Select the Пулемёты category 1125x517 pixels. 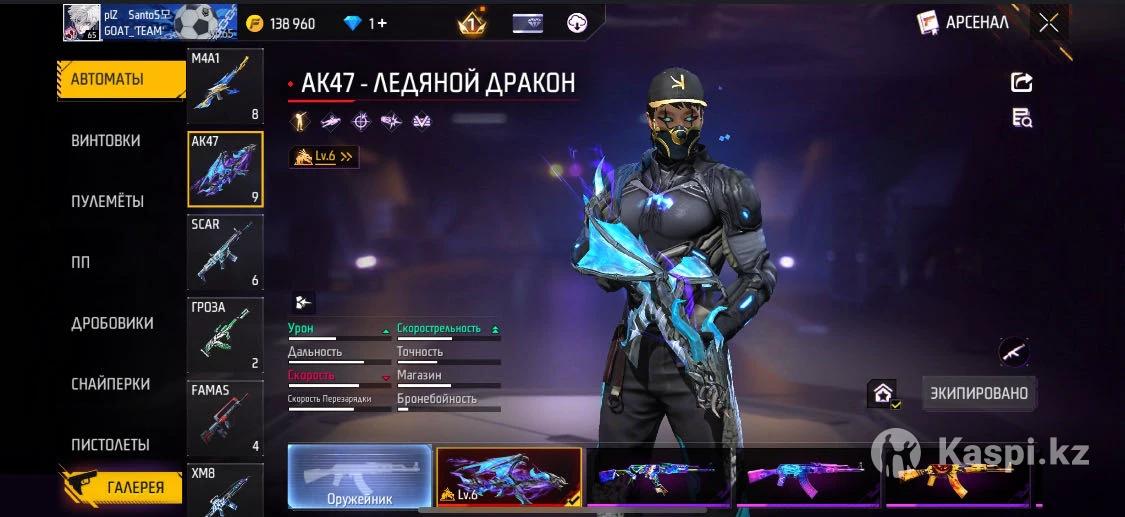click(x=107, y=201)
